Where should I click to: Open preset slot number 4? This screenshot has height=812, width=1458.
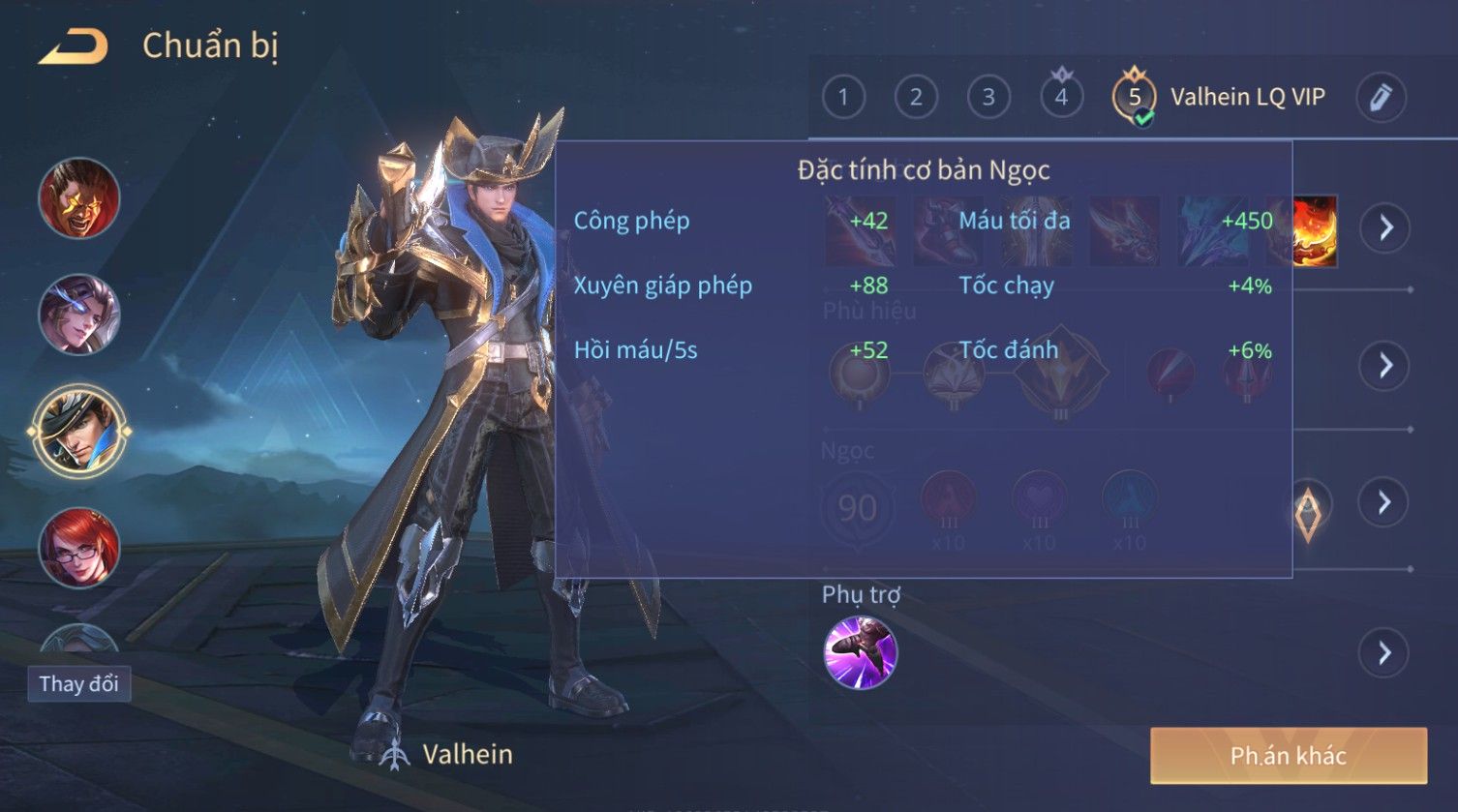point(1061,98)
